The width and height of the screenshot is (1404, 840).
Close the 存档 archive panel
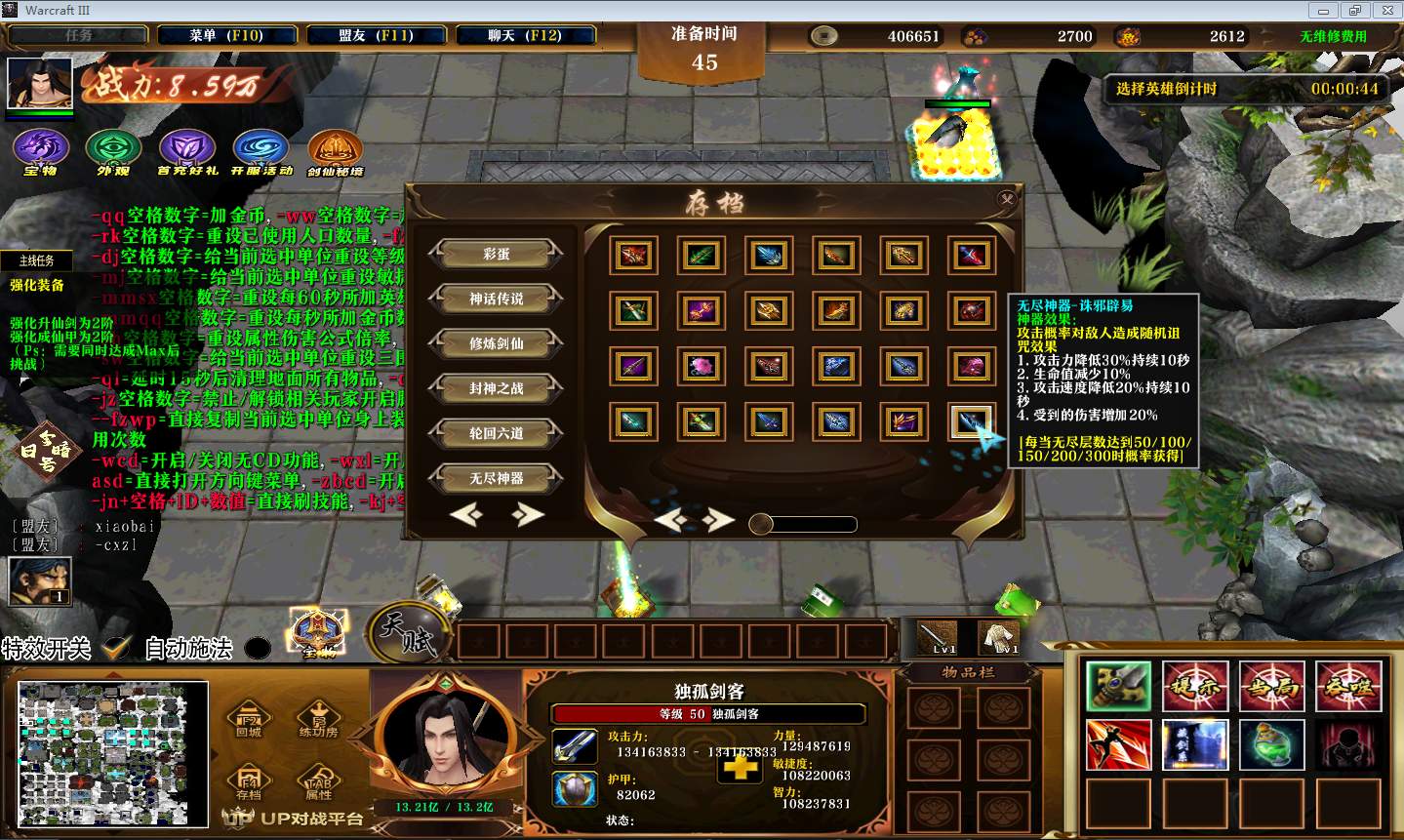(1007, 199)
